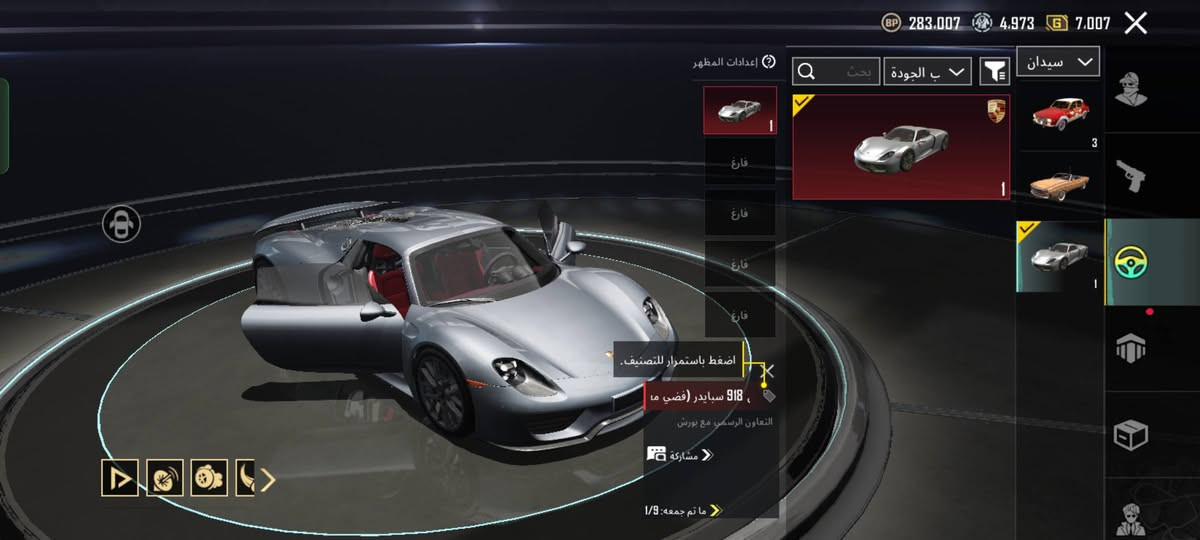
Task: Switch to the character outfit tab
Action: 1132,89
